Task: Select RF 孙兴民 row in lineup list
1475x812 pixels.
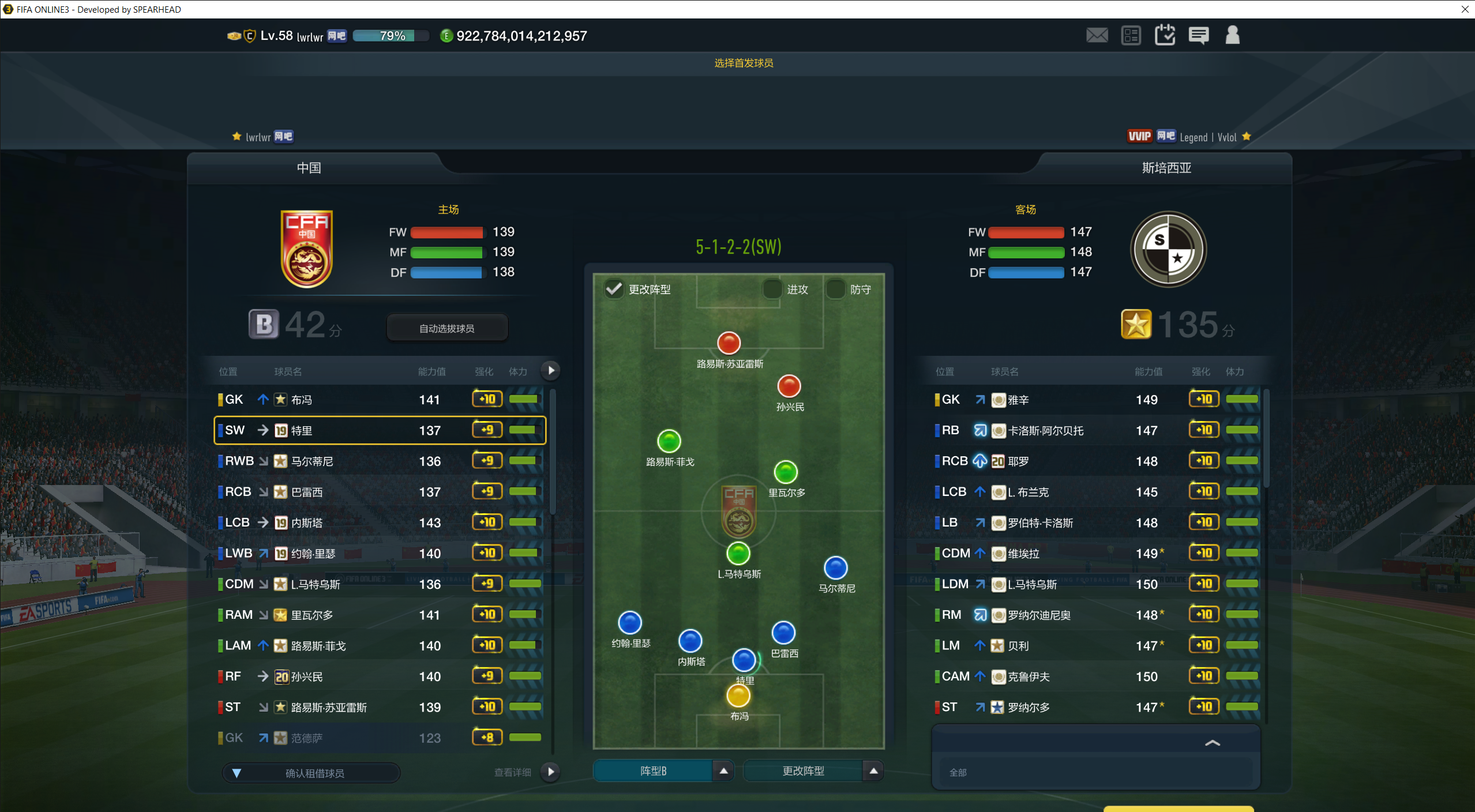Action: coord(380,676)
